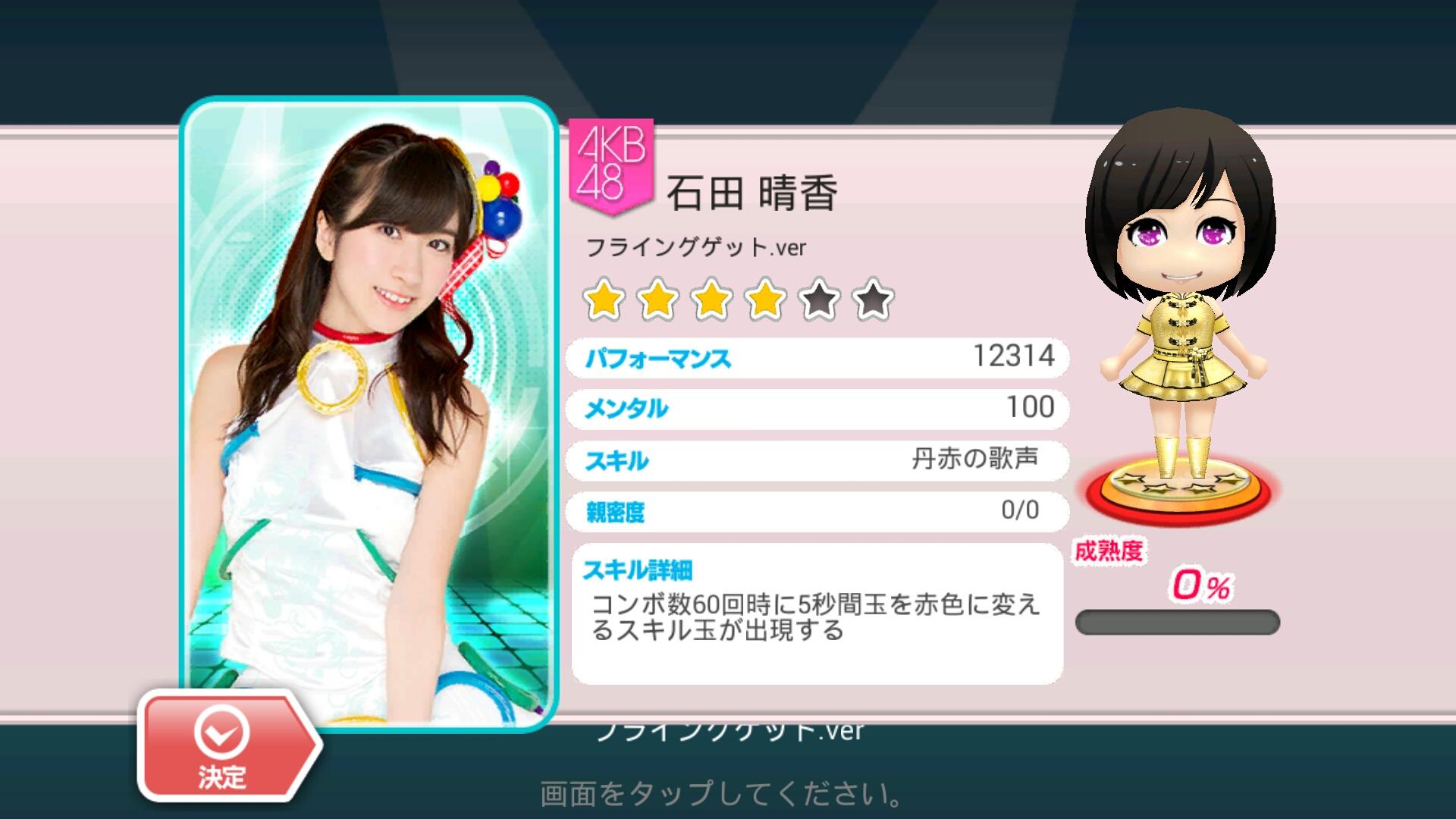This screenshot has height=819, width=1456.
Task: Tap the 画面をタップしてください prompt
Action: pyautogui.click(x=720, y=793)
